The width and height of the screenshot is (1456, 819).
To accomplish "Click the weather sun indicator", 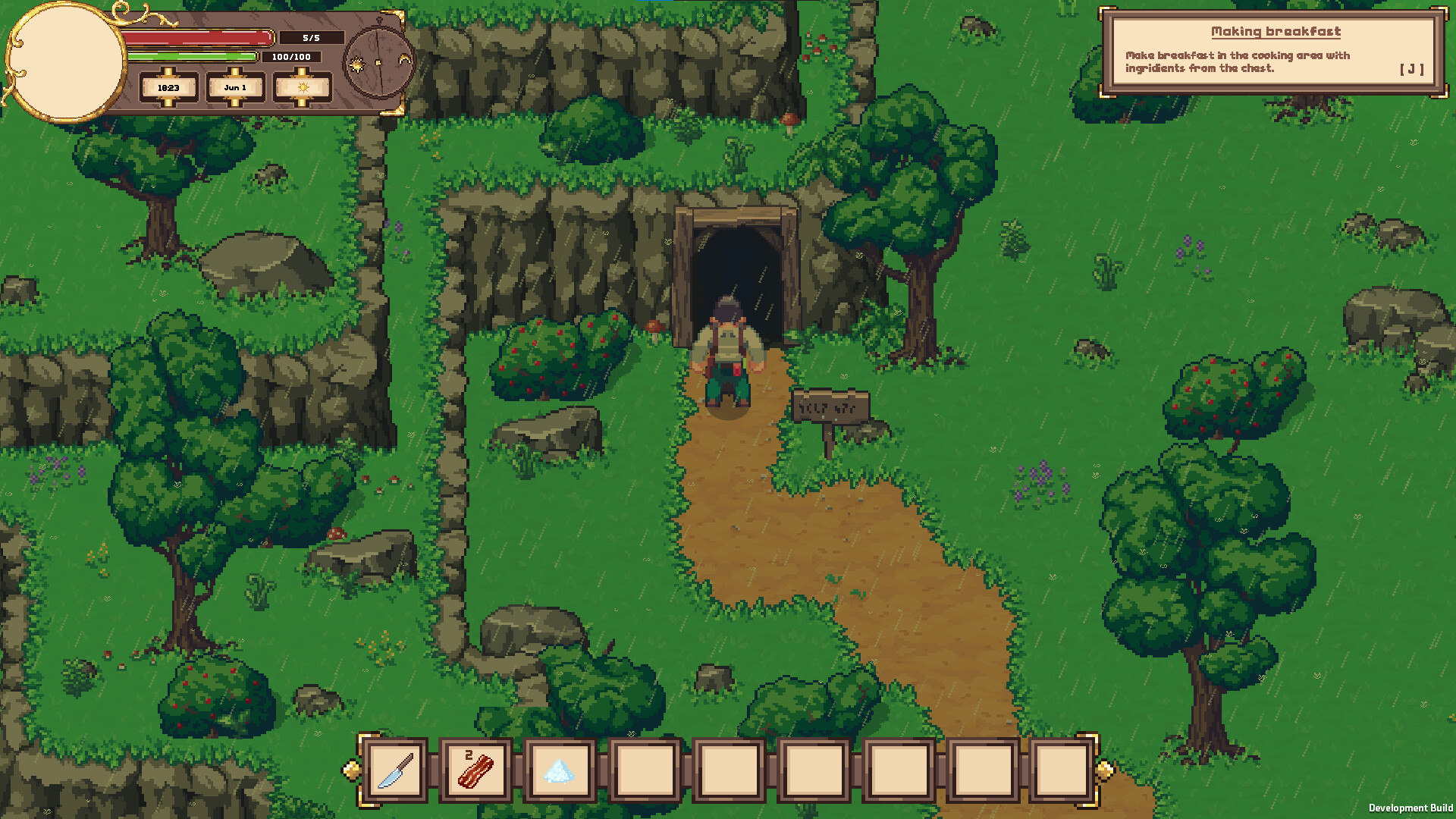I will pos(302,88).
